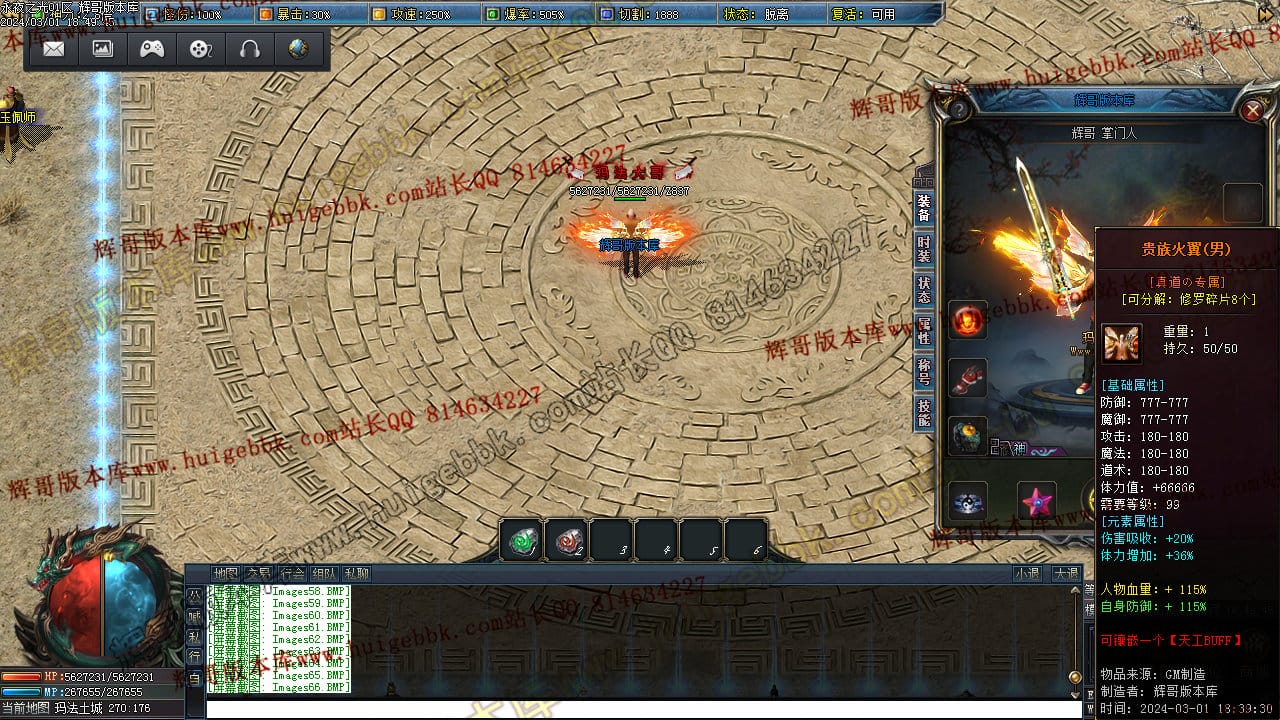Open the picture gallery toolbar icon
1280x720 pixels.
(103, 49)
